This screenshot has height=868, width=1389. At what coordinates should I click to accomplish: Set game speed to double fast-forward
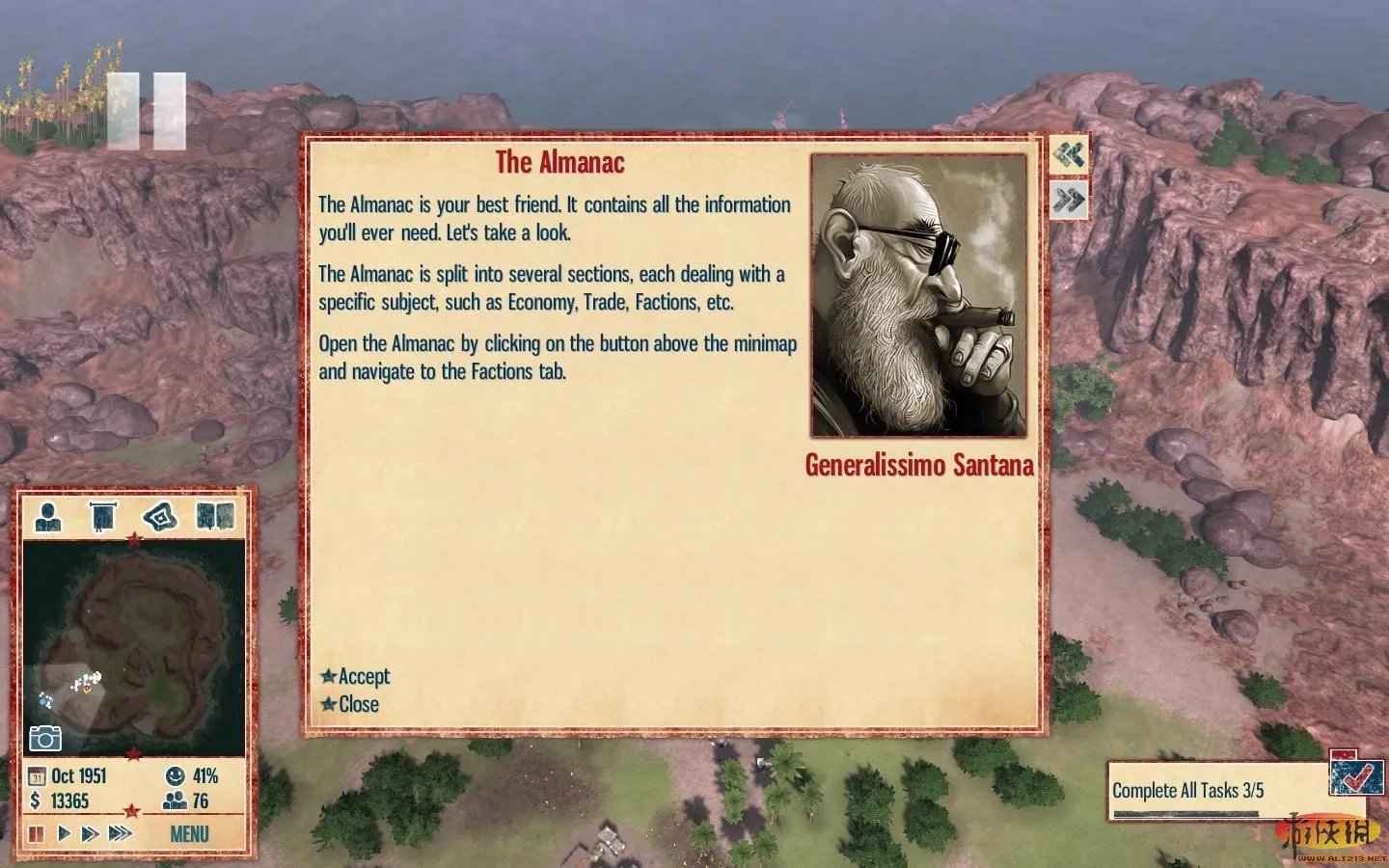coord(90,833)
